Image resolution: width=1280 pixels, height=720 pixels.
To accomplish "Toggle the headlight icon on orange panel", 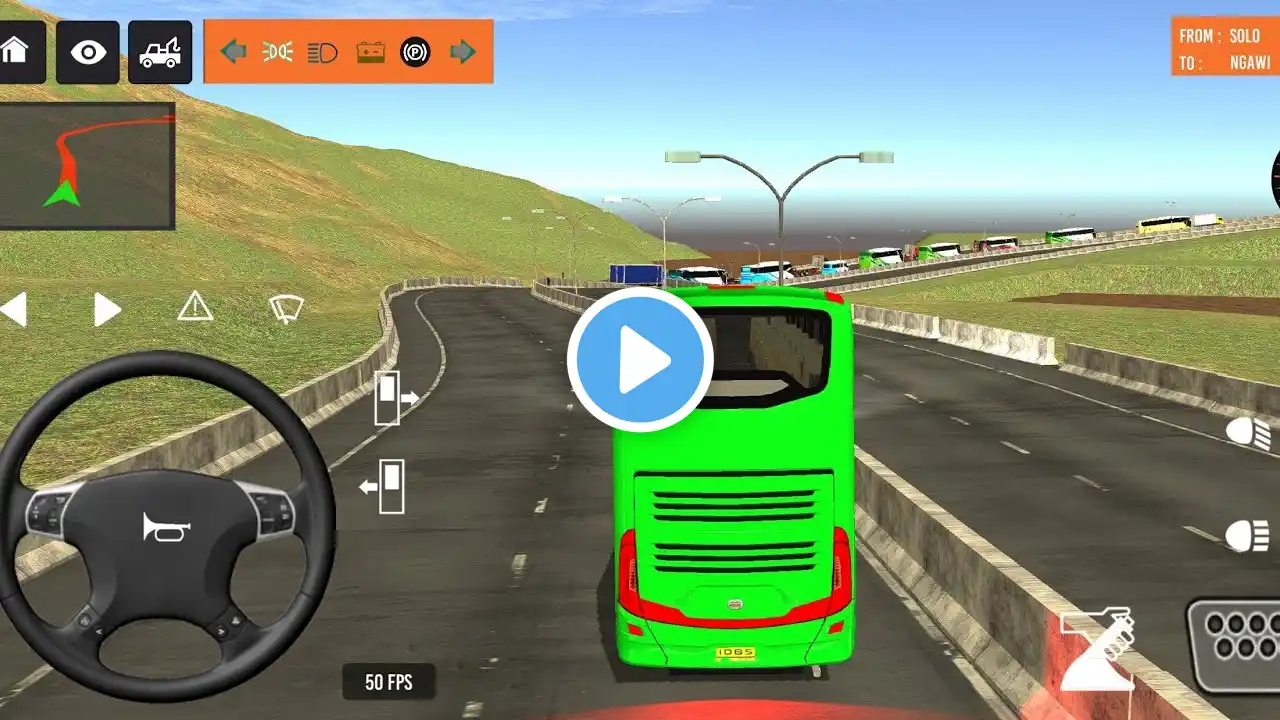I will [323, 52].
